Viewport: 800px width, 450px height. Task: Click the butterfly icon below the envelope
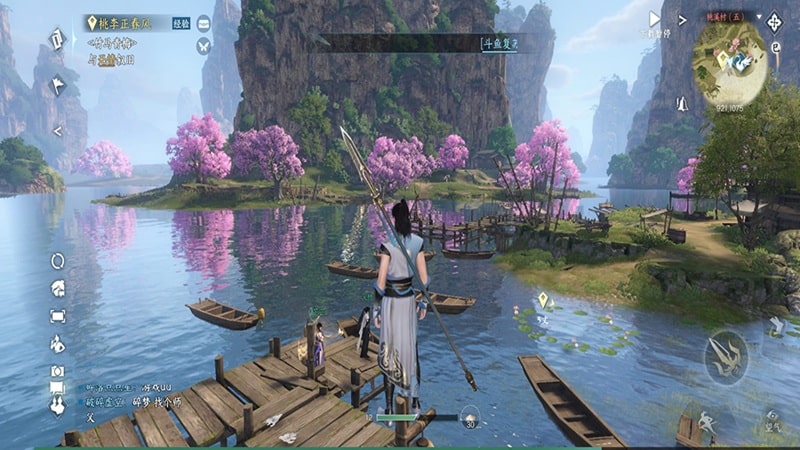(204, 45)
